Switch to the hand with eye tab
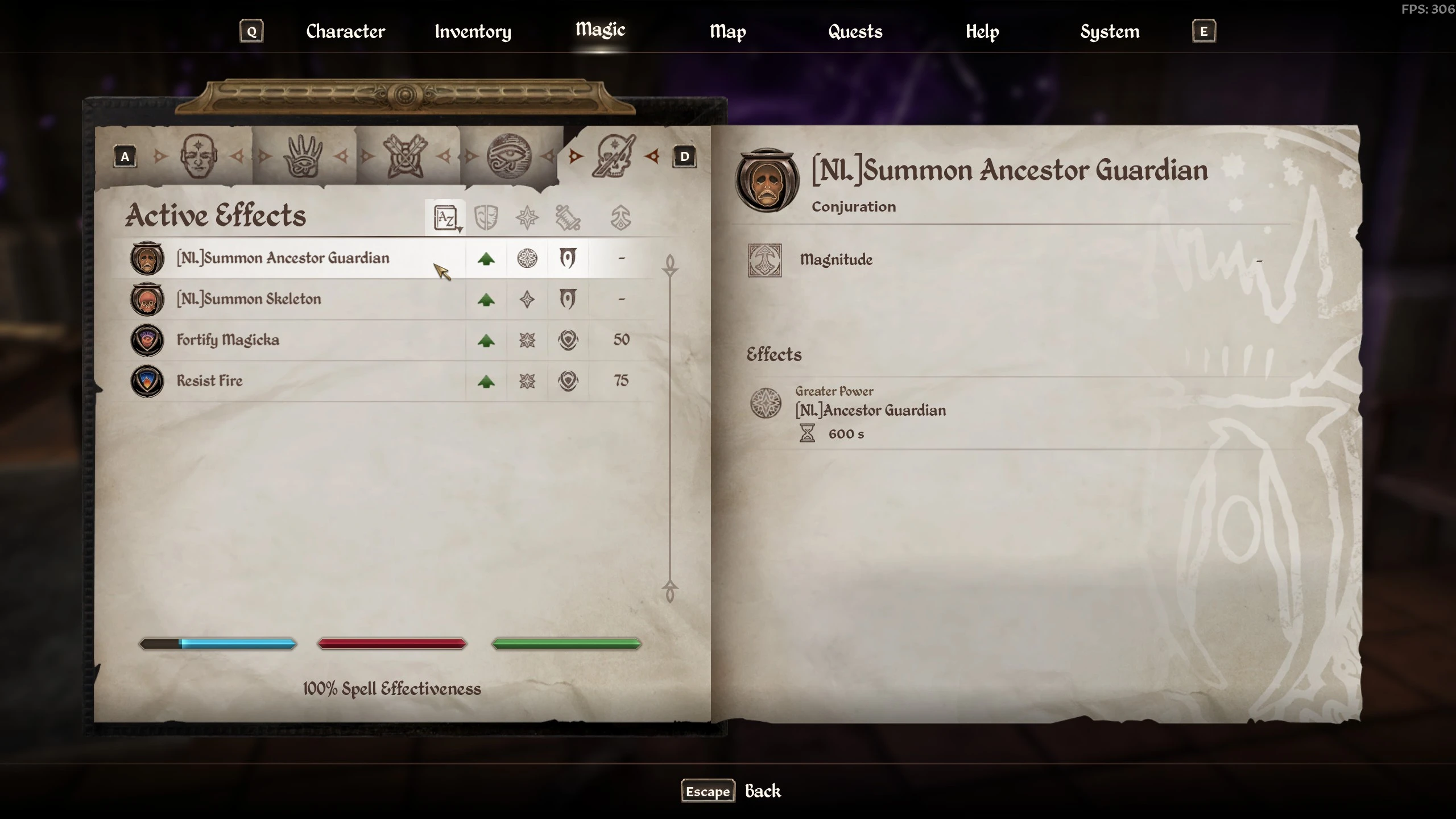This screenshot has width=1456, height=819. tap(303, 156)
